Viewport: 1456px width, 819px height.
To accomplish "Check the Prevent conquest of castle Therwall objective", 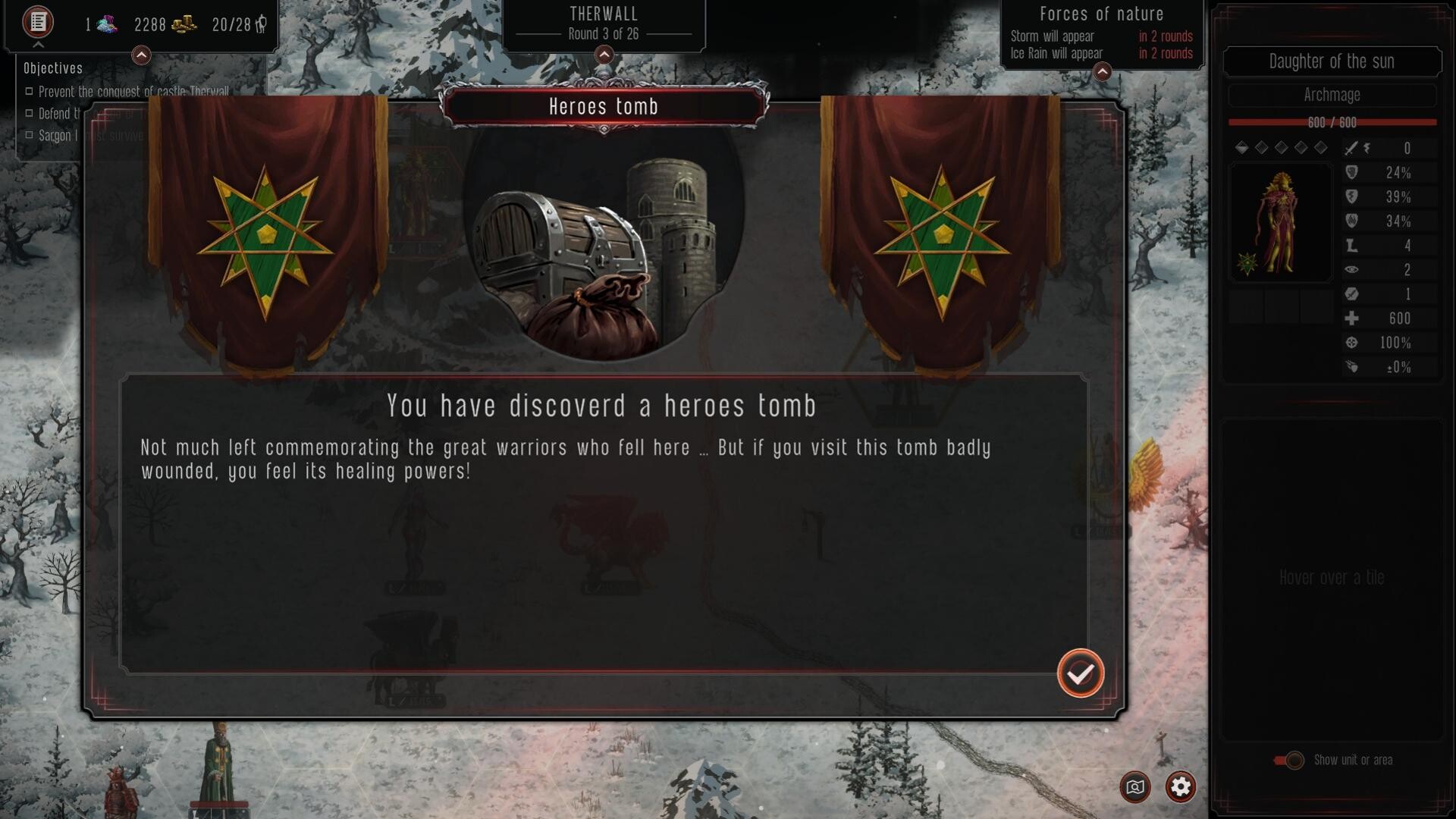I will tap(30, 91).
